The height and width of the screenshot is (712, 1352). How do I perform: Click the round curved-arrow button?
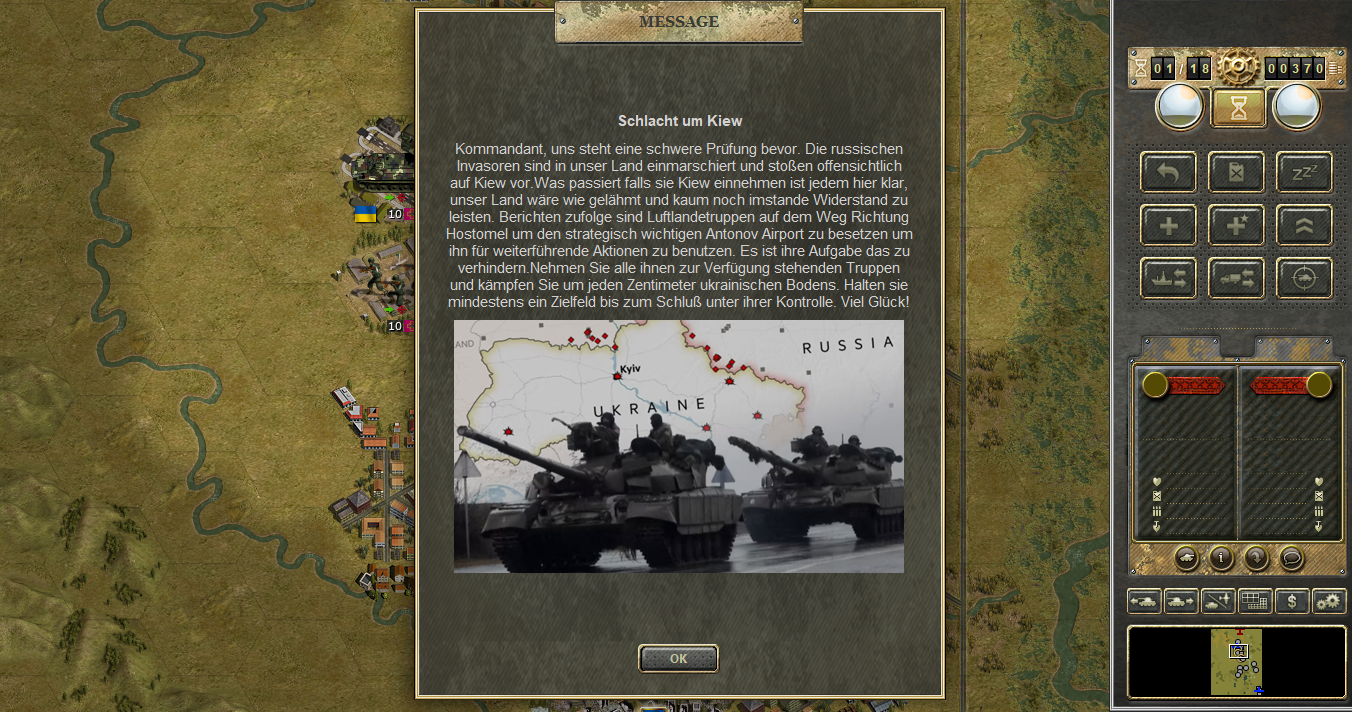[x=1256, y=558]
